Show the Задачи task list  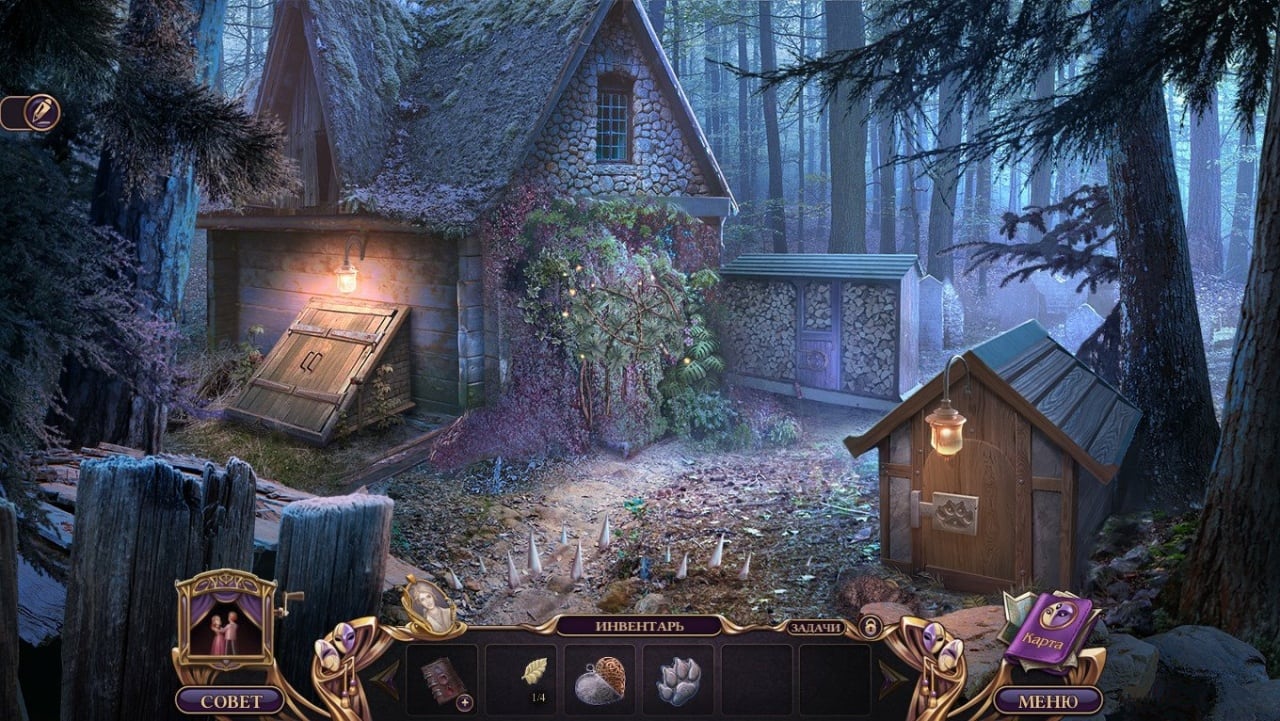812,626
